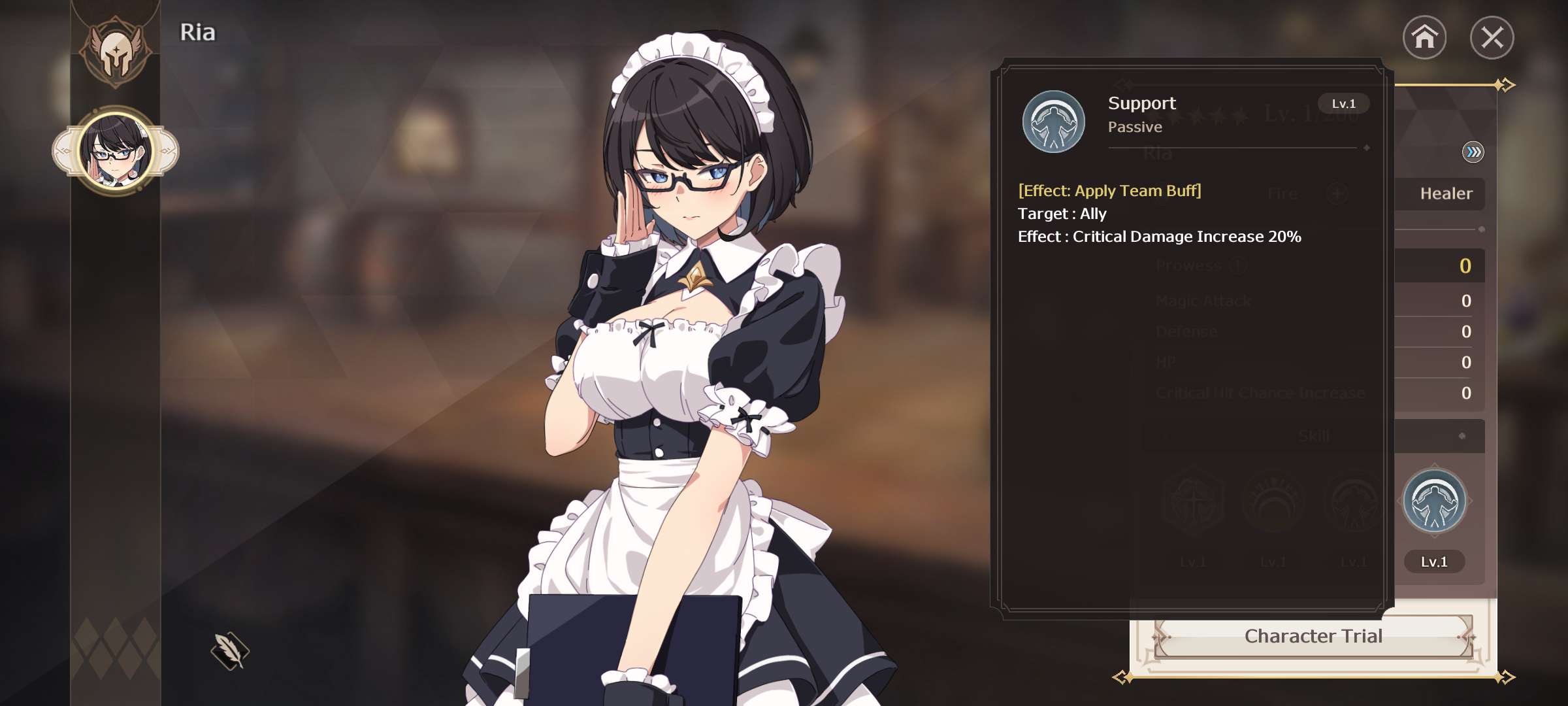Open the winged helmet hero menu
Screen dimensions: 1568x706
click(116, 51)
